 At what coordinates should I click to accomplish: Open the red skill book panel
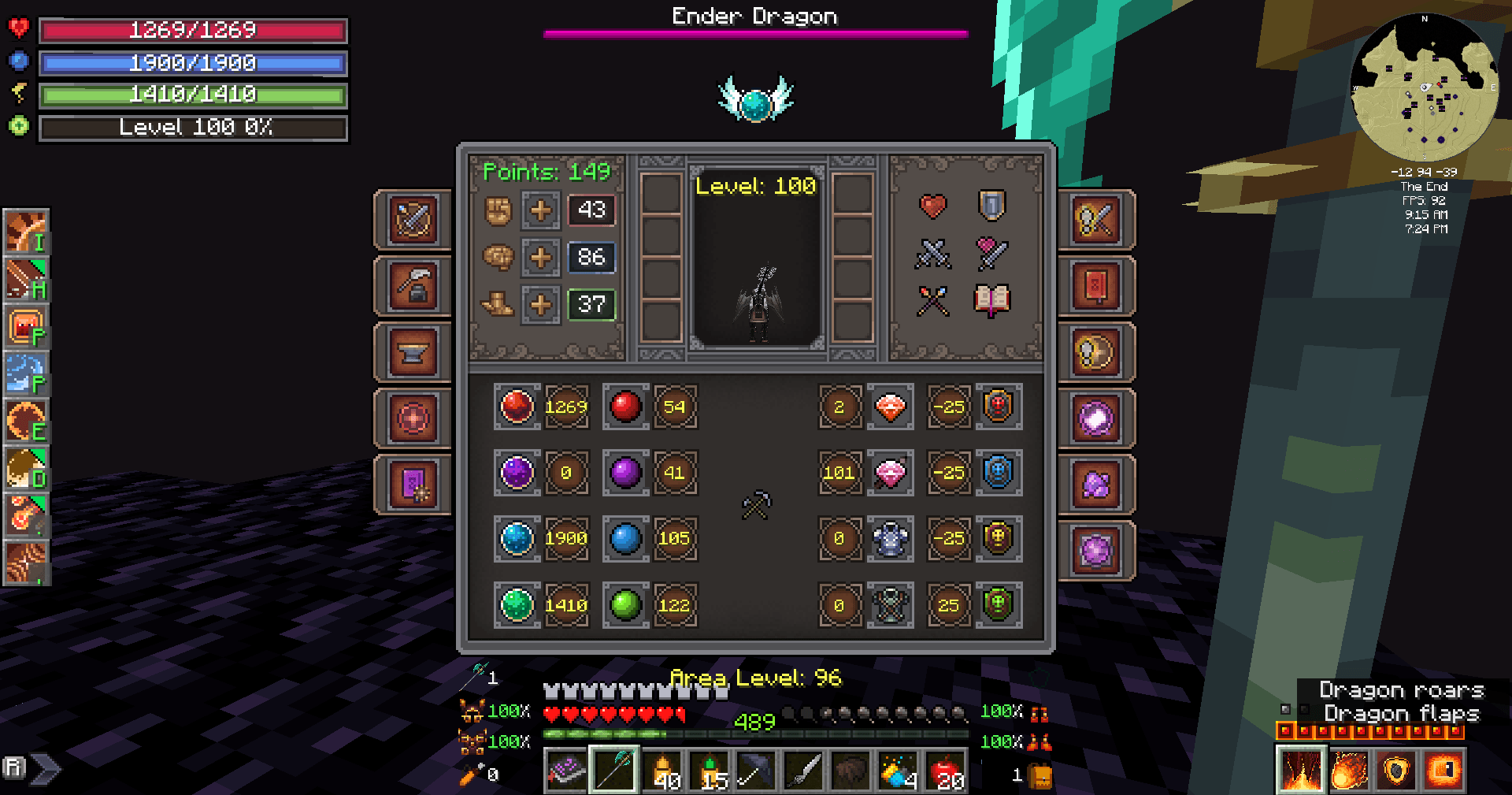tap(1097, 286)
